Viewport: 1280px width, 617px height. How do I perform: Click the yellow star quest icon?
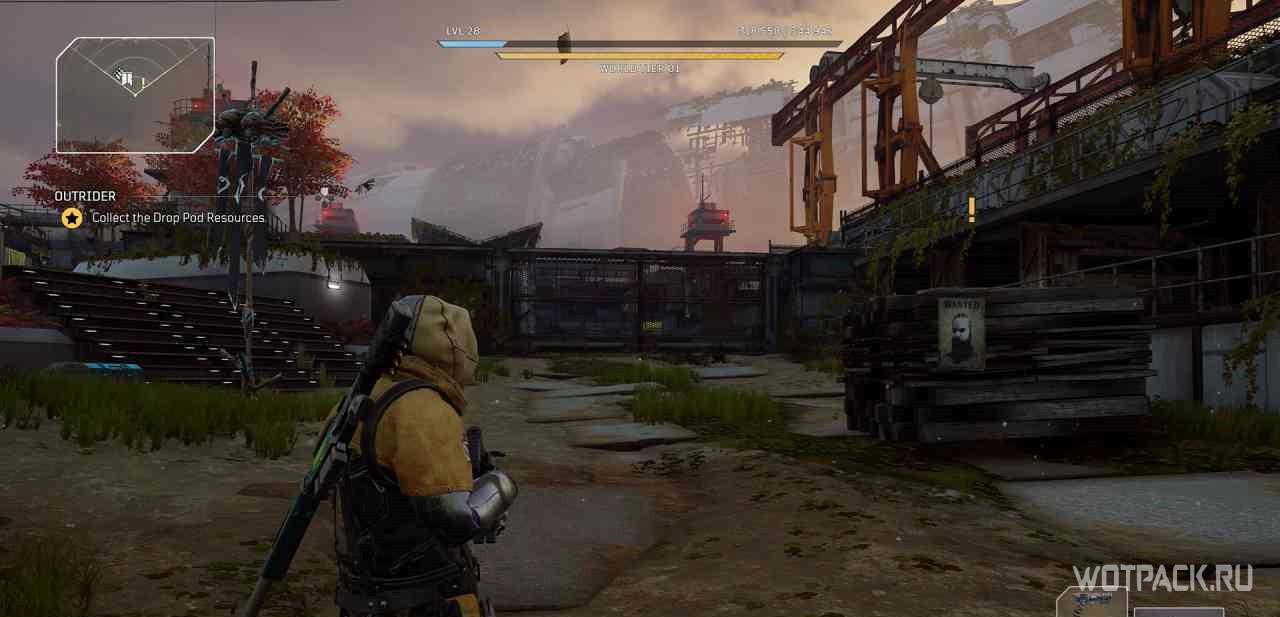[x=72, y=217]
